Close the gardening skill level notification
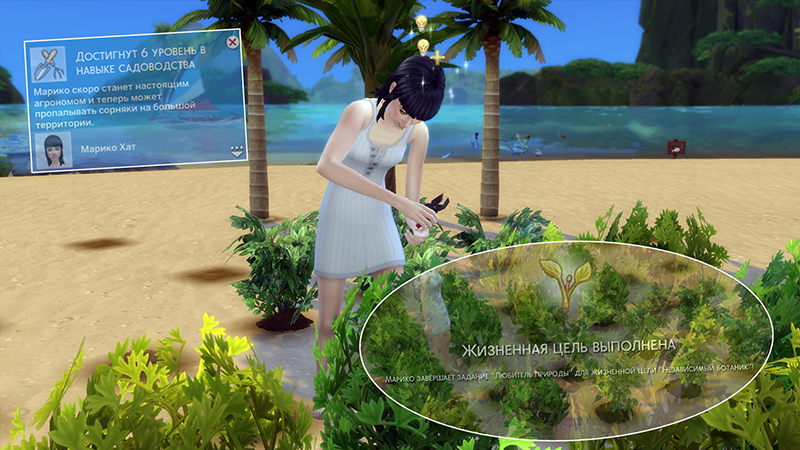This screenshot has height=450, width=800. click(x=233, y=43)
